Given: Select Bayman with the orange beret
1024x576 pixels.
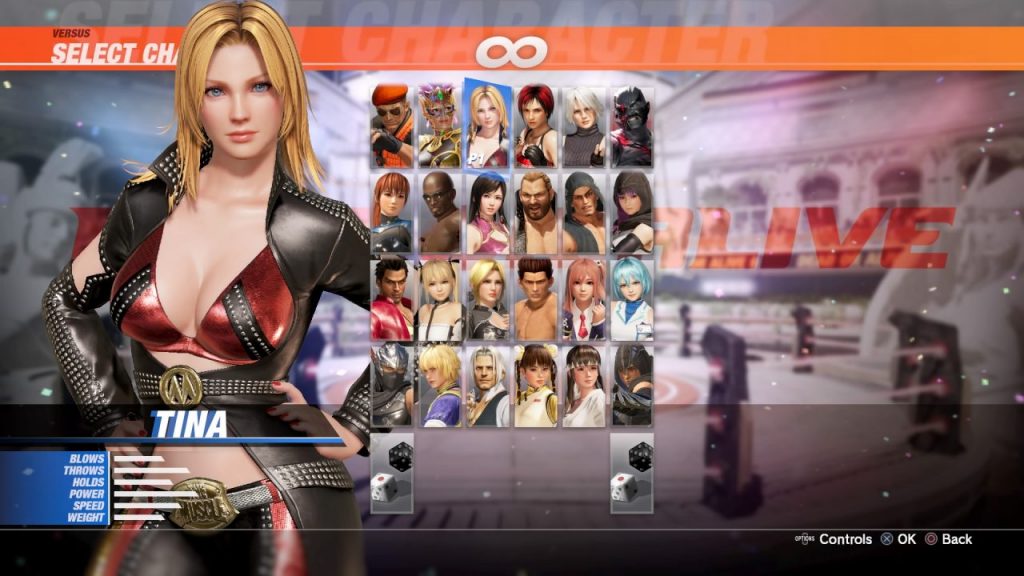Looking at the screenshot, I should point(392,126).
